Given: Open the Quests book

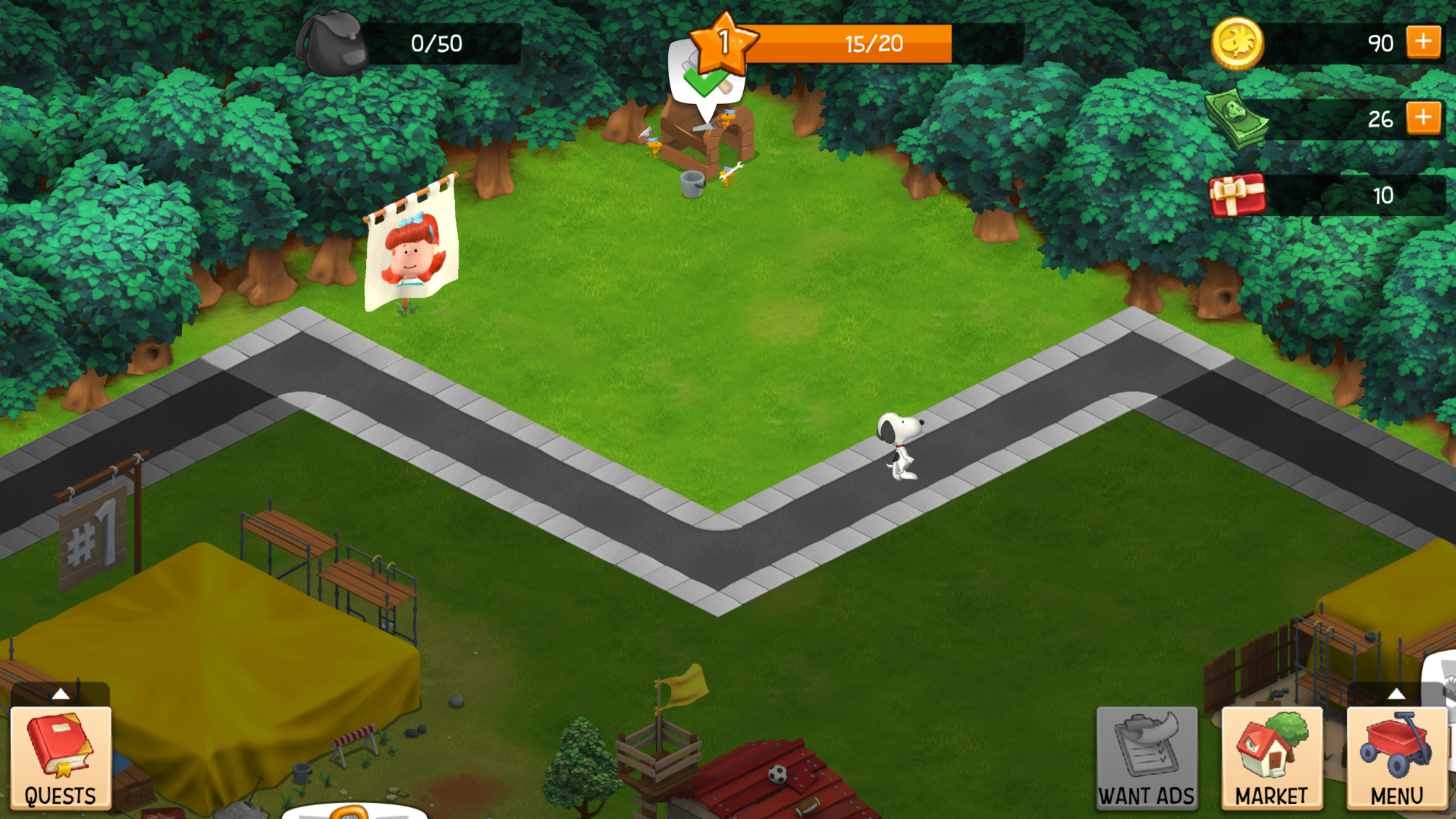Looking at the screenshot, I should (61, 759).
